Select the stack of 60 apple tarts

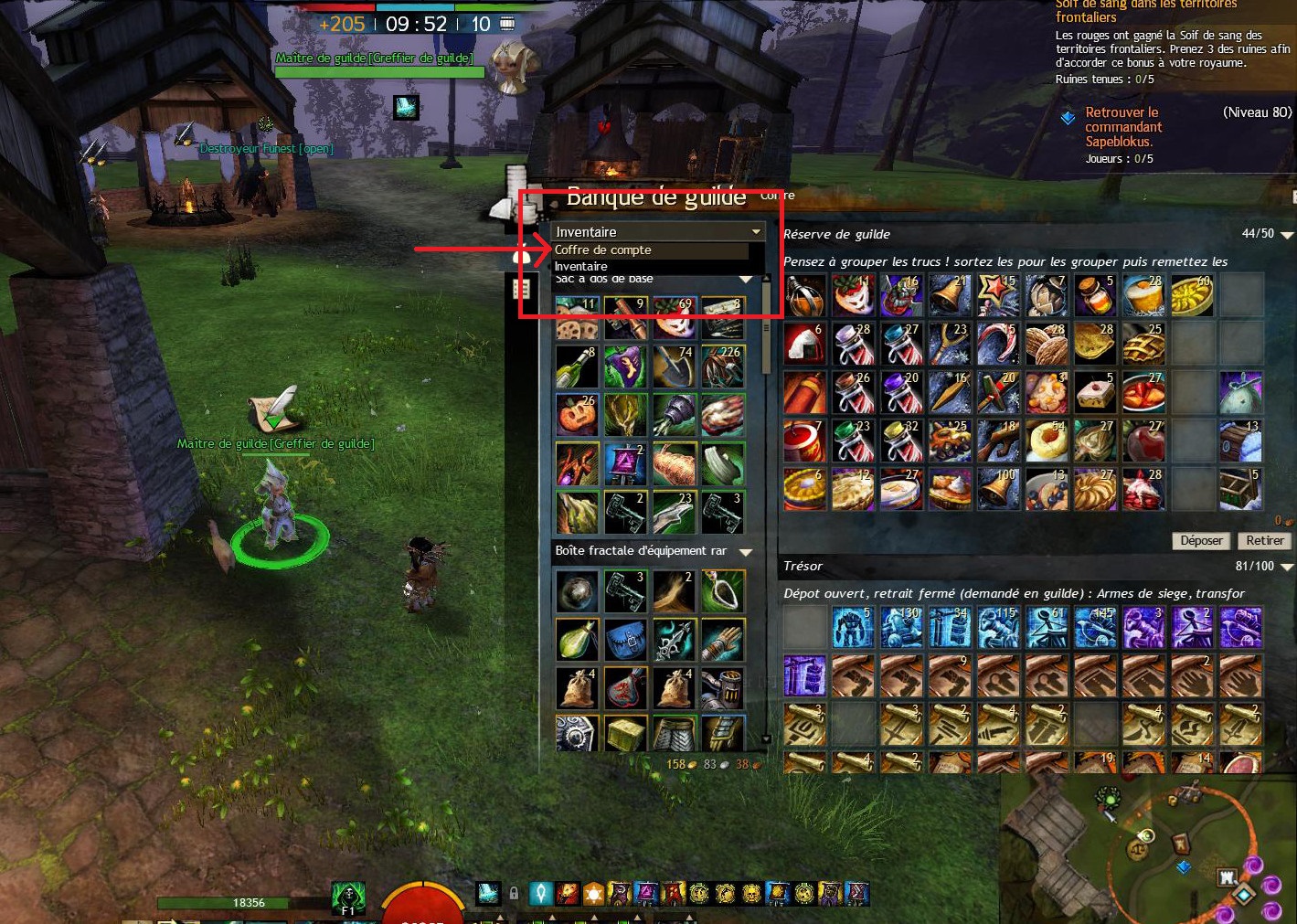[x=1193, y=295]
